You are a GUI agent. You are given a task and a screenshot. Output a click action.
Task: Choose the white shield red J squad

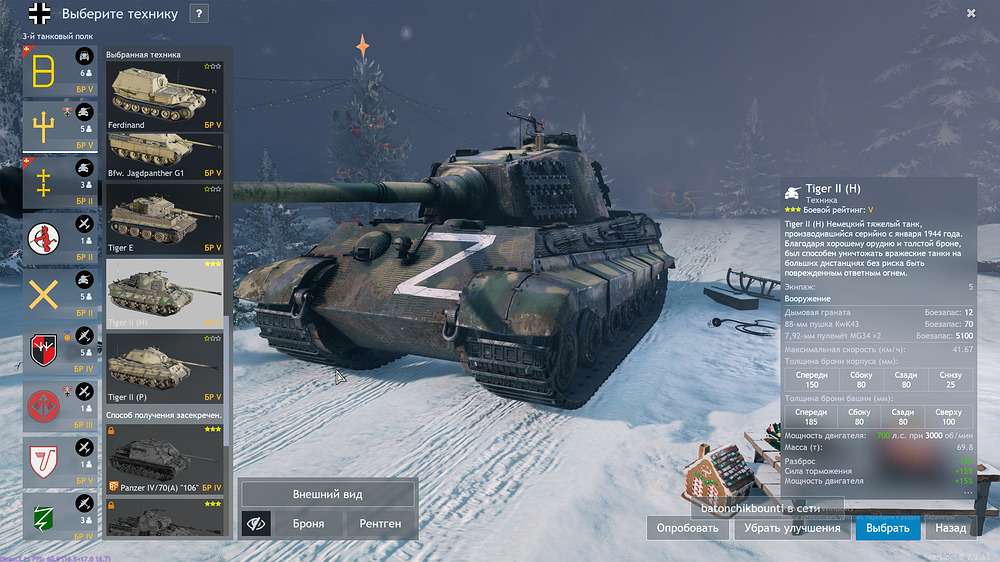pos(44,460)
